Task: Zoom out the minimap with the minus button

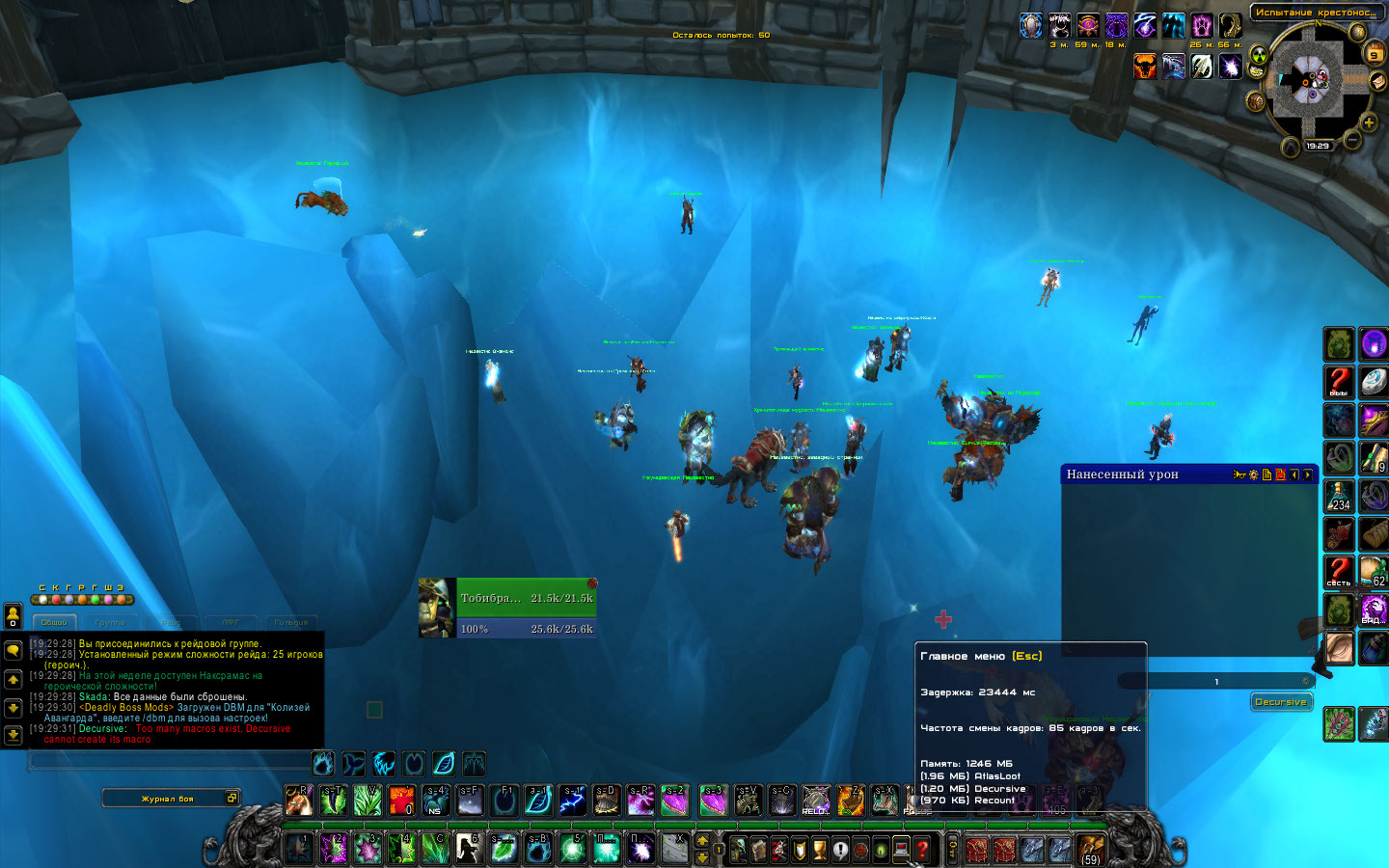Action: [x=1352, y=141]
